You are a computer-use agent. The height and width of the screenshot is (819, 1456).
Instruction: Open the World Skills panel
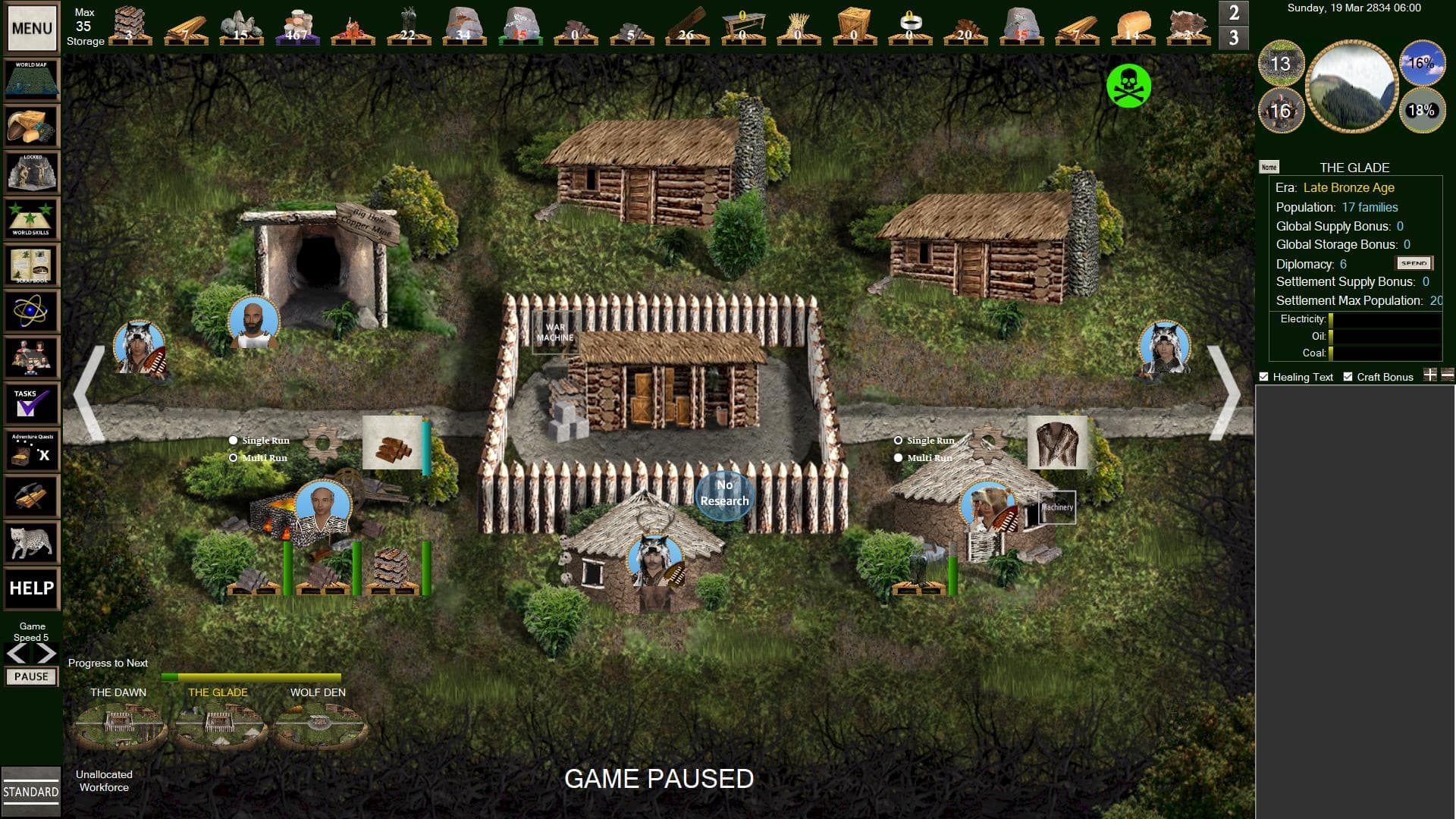32,218
